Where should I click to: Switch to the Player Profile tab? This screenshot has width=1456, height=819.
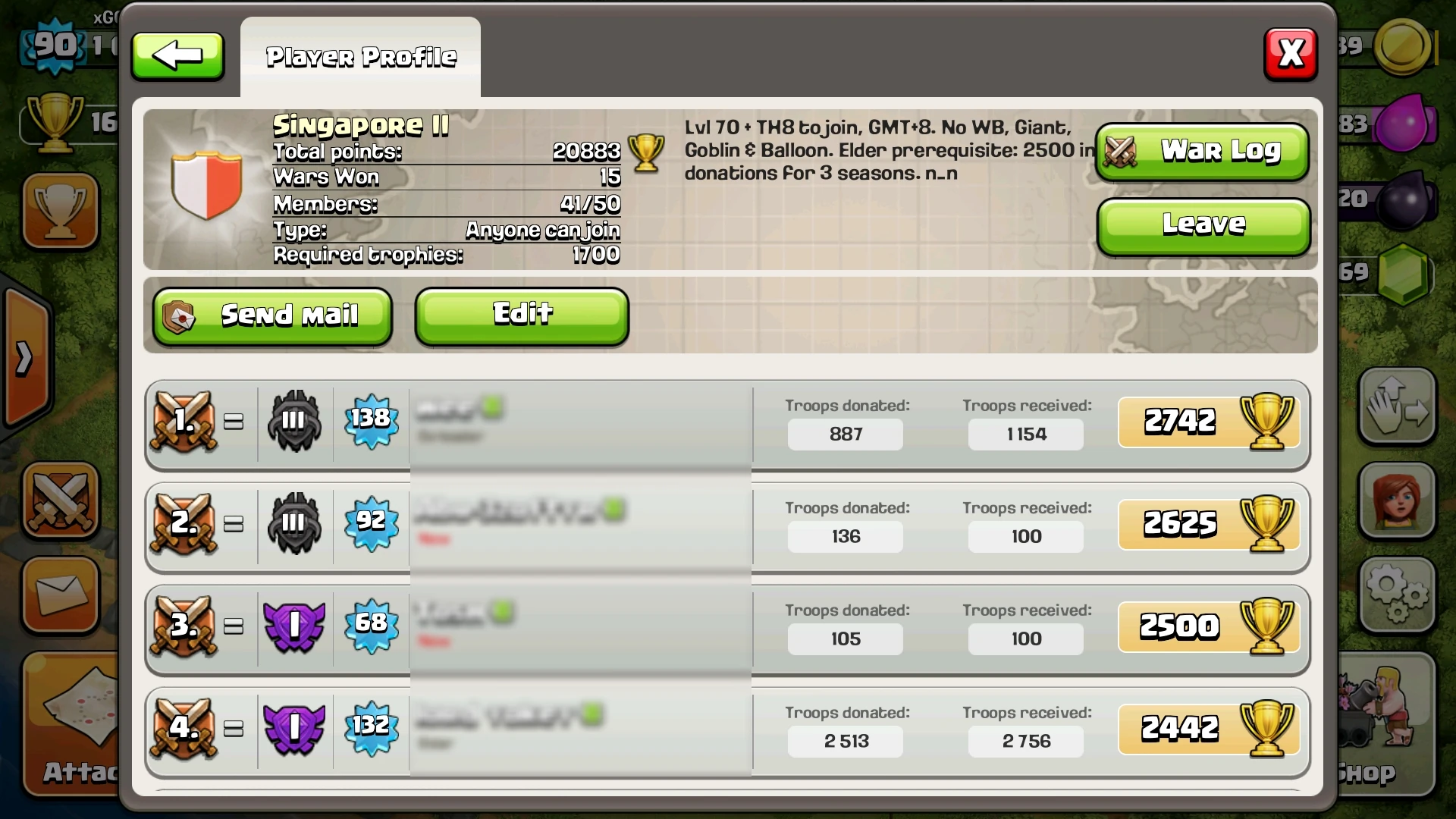pos(361,55)
